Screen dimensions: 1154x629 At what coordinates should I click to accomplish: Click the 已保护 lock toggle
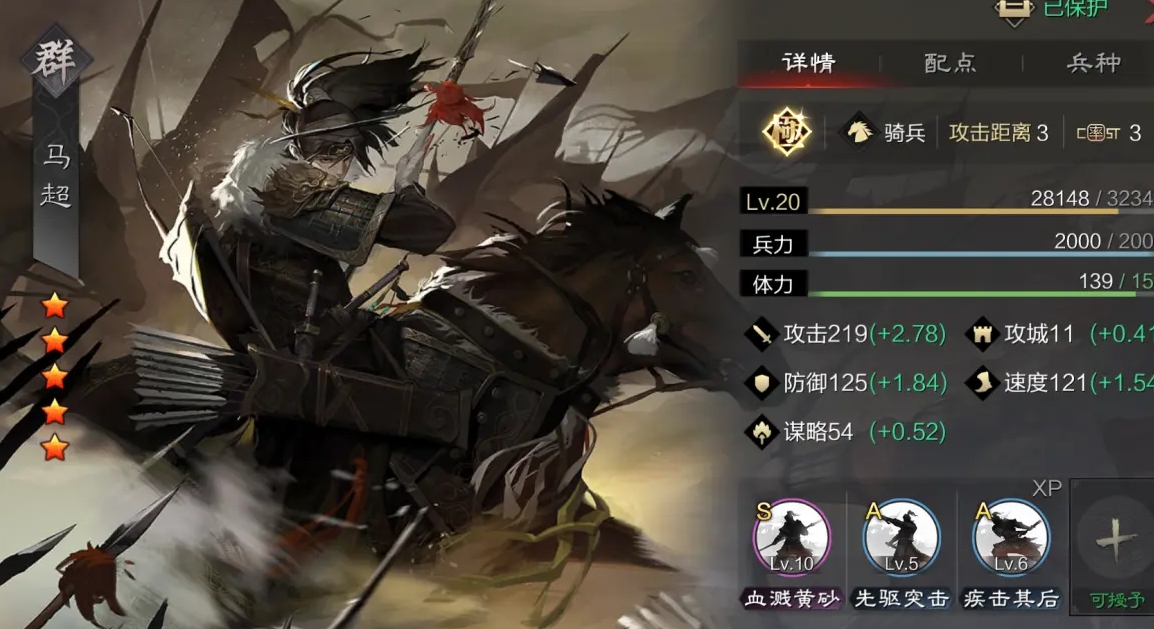[1014, 9]
